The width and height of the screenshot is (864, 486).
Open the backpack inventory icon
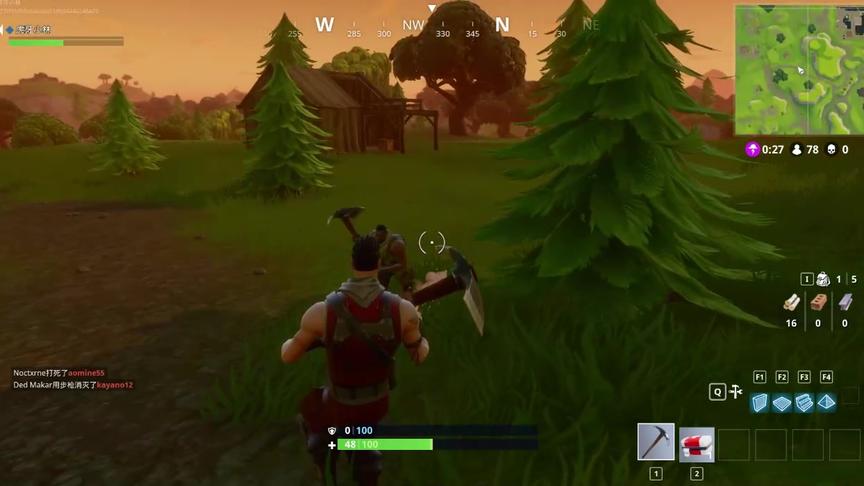[822, 279]
